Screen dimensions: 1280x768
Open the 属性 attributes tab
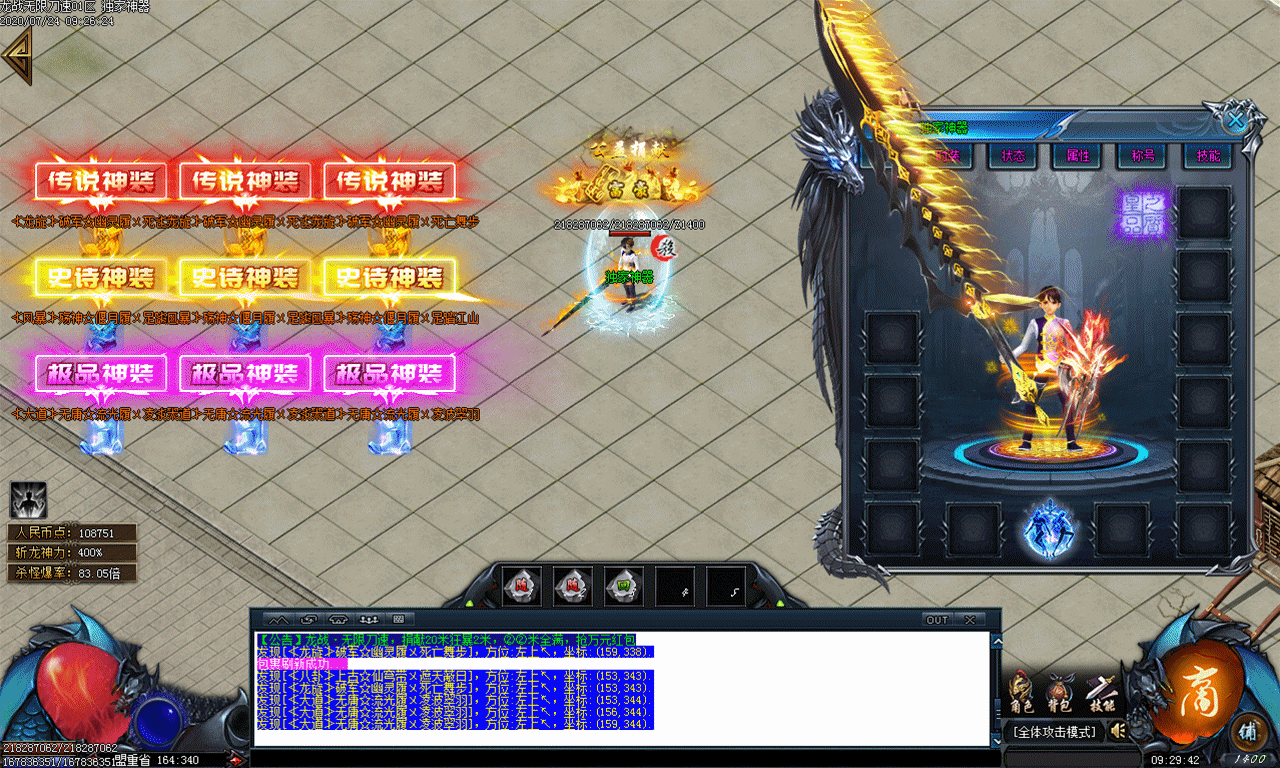click(x=1077, y=156)
